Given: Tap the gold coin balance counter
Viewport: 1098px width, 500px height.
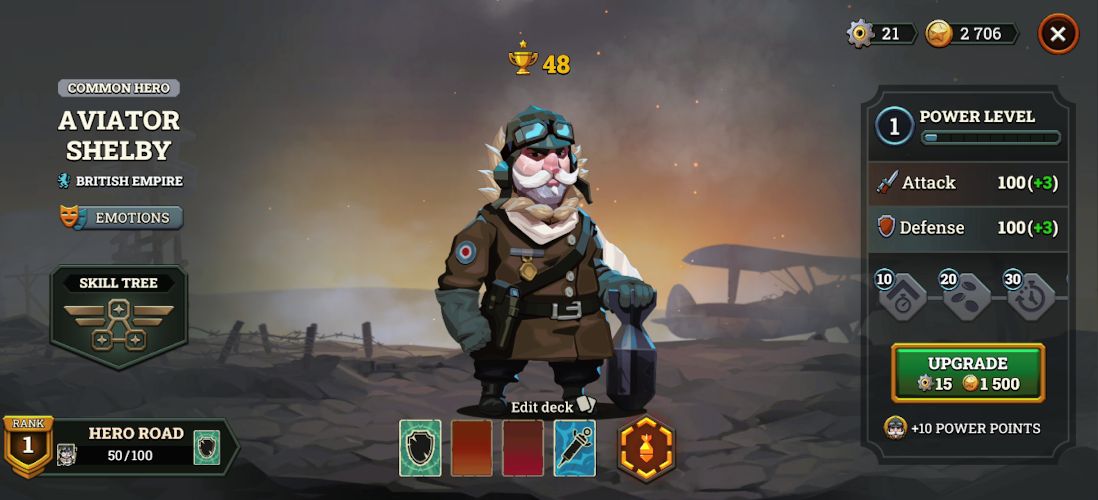Looking at the screenshot, I should 971,34.
